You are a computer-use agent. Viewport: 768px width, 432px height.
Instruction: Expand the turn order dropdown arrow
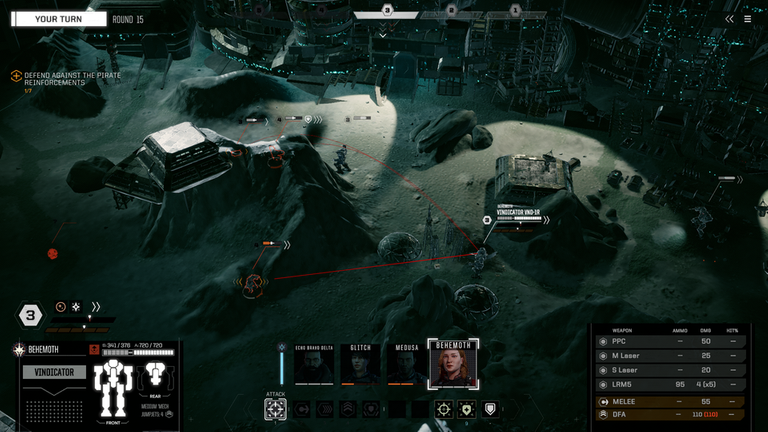click(x=383, y=34)
